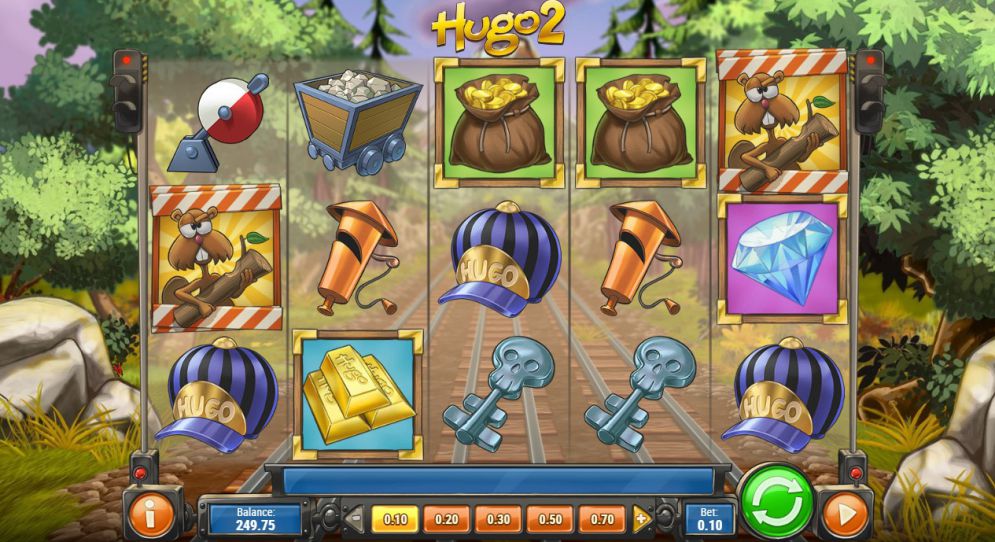Decrease bet with the left arrow
This screenshot has height=542, width=995.
354,519
